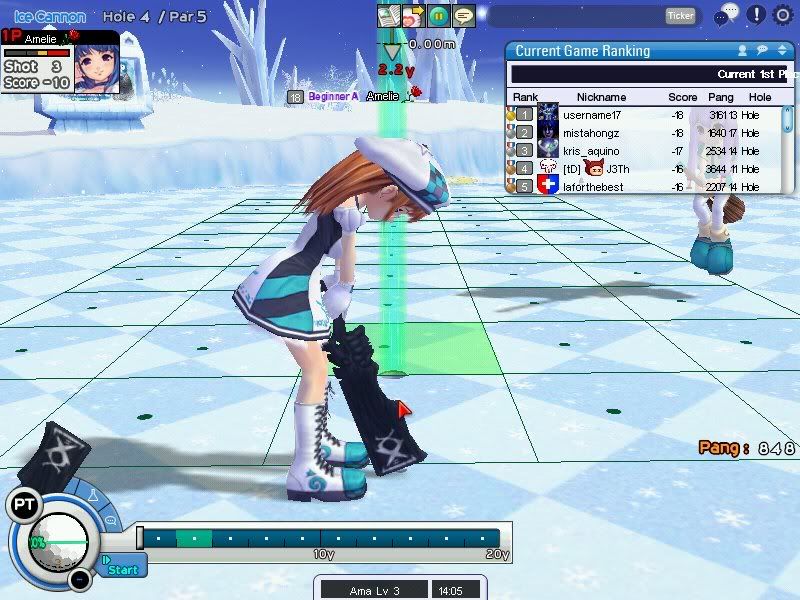Open the yellow speech bubble chat icon
The image size is (800, 600).
463,16
